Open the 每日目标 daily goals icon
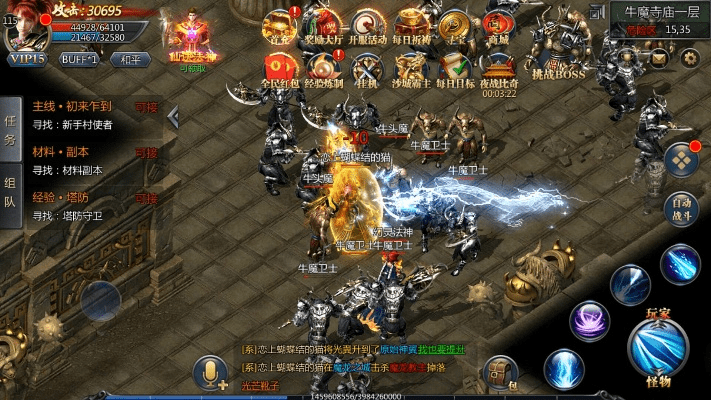The image size is (711, 400). [456, 69]
